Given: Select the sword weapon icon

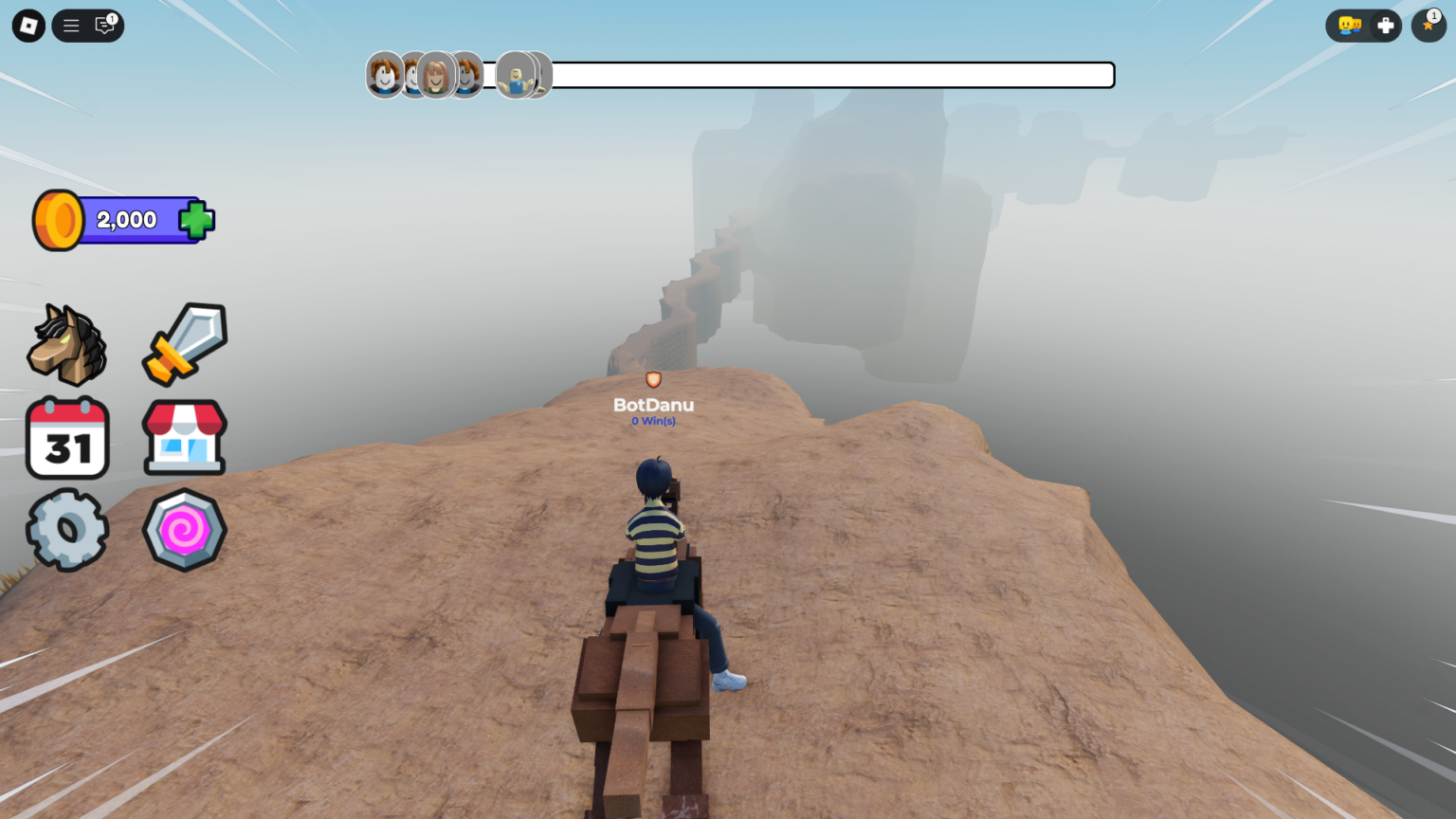Looking at the screenshot, I should point(184,343).
